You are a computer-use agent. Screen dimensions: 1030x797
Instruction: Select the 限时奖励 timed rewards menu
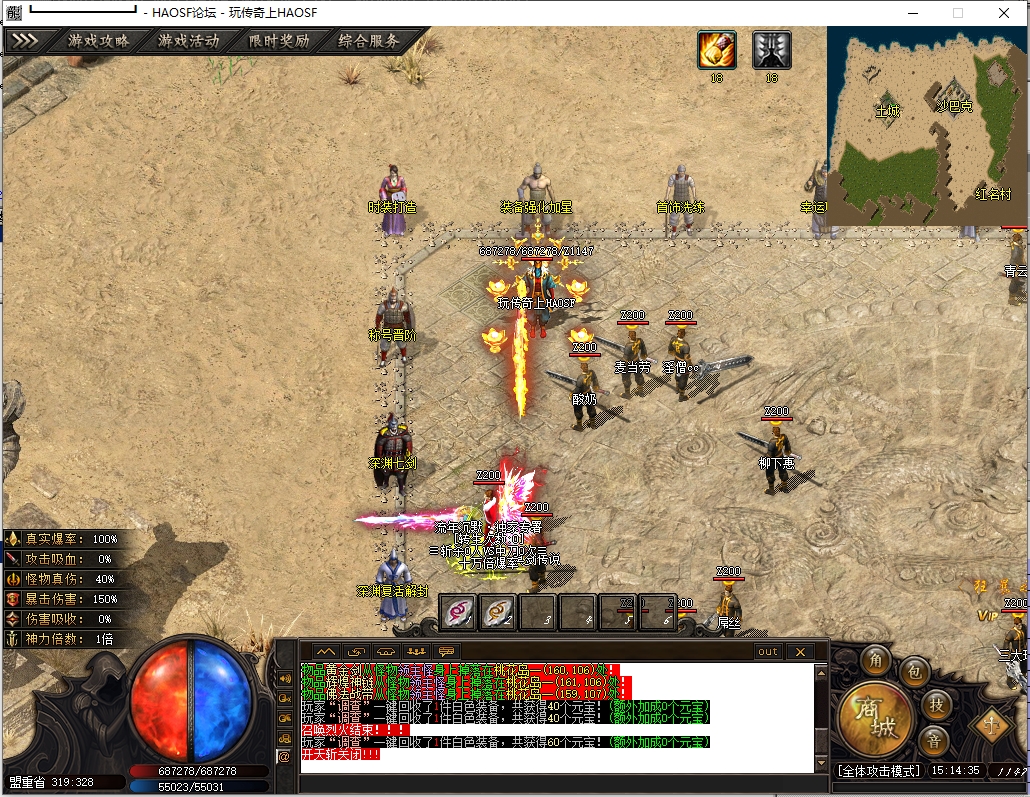[x=279, y=41]
